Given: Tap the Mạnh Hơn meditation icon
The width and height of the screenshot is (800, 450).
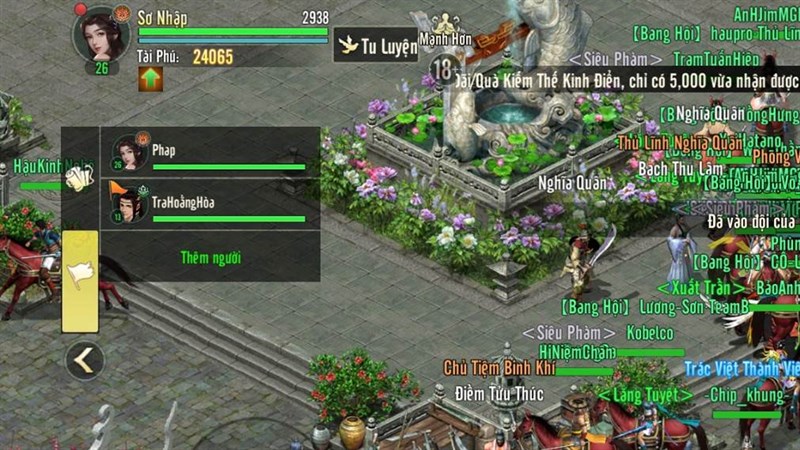Looking at the screenshot, I should tap(446, 22).
